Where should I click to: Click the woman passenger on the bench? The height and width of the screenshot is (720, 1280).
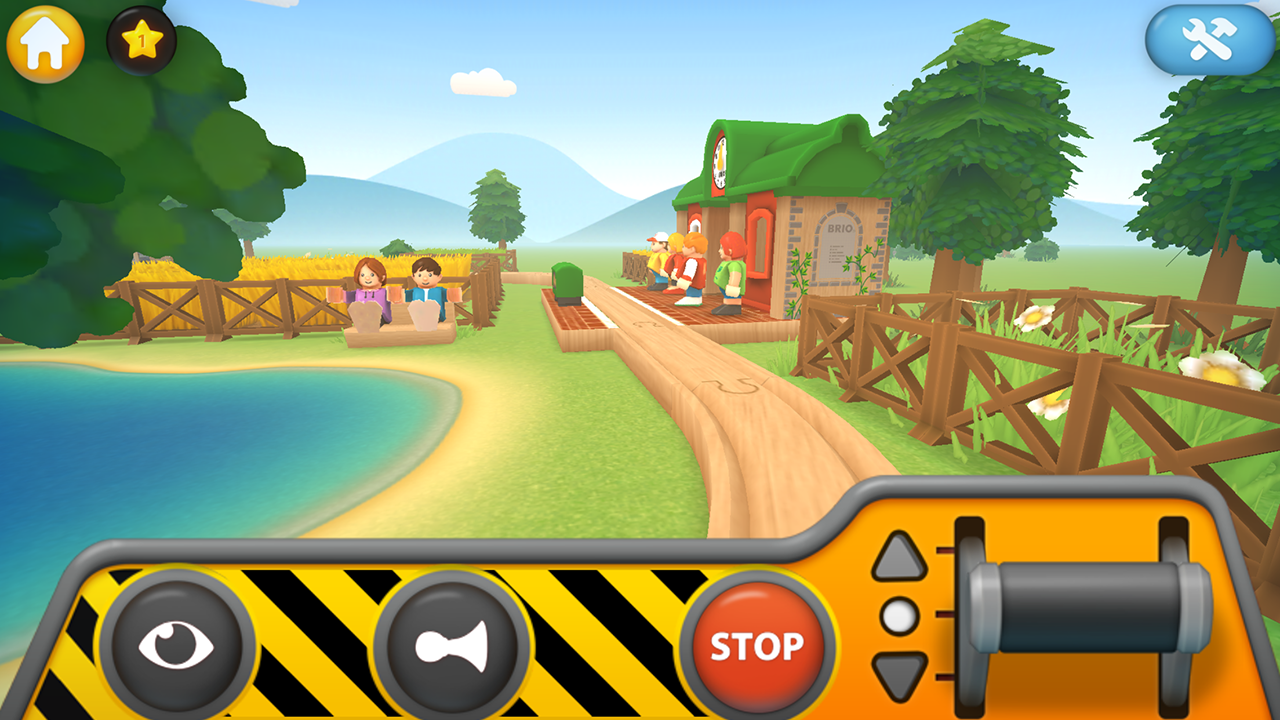coord(370,285)
